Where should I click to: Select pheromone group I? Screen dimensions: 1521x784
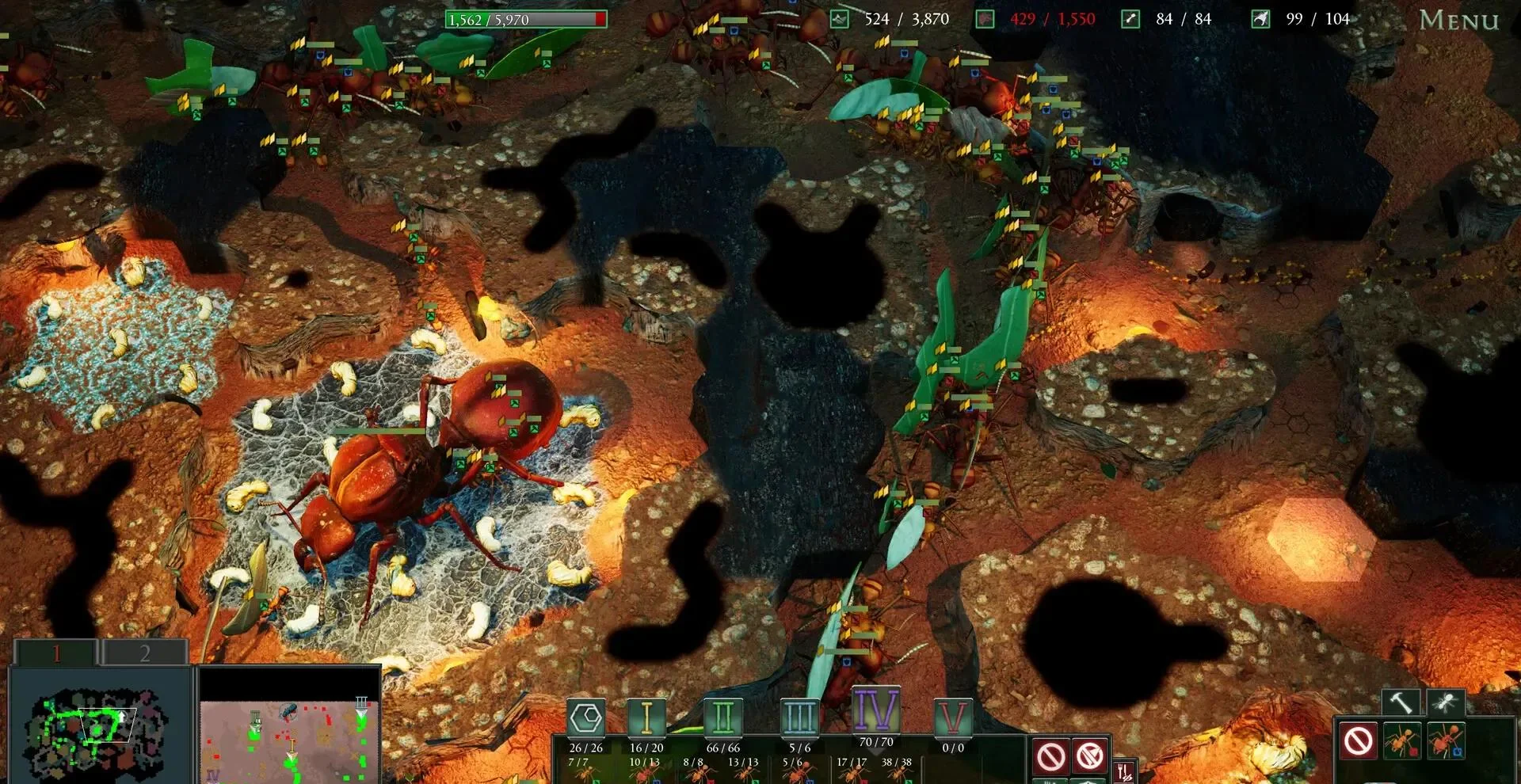646,719
